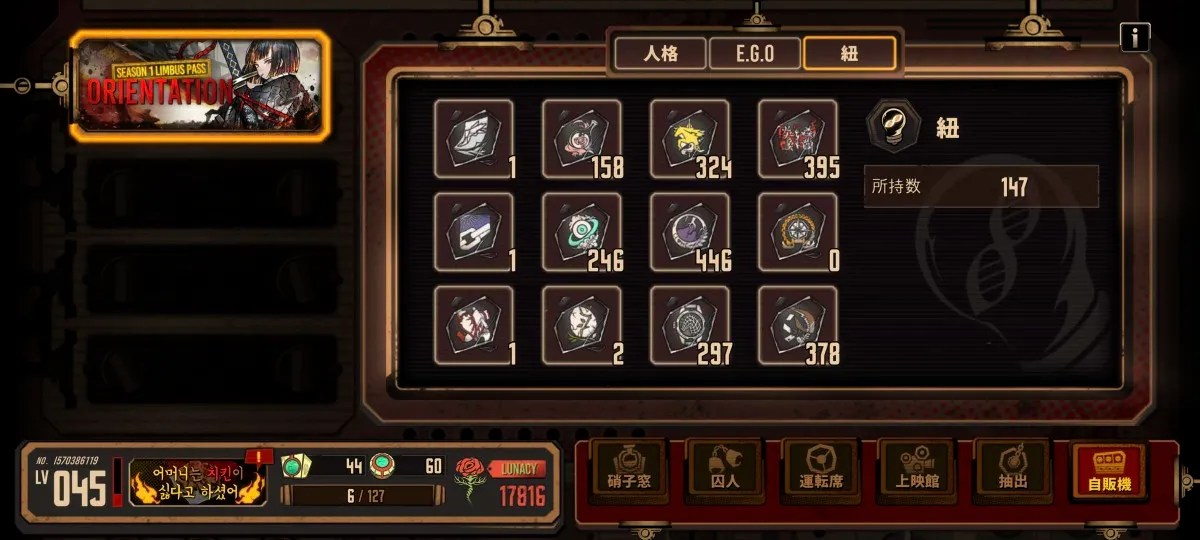The image size is (1200, 540).
Task: Switch to the 人格 tab
Action: [x=660, y=53]
